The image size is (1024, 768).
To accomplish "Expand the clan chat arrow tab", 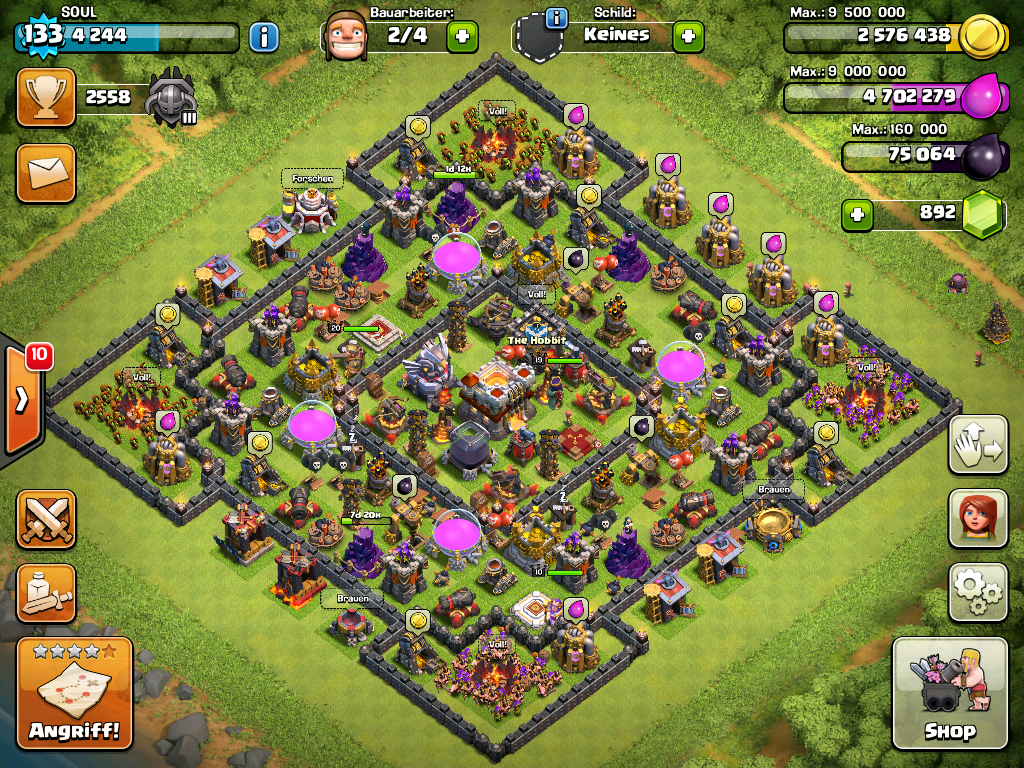I will [21, 400].
